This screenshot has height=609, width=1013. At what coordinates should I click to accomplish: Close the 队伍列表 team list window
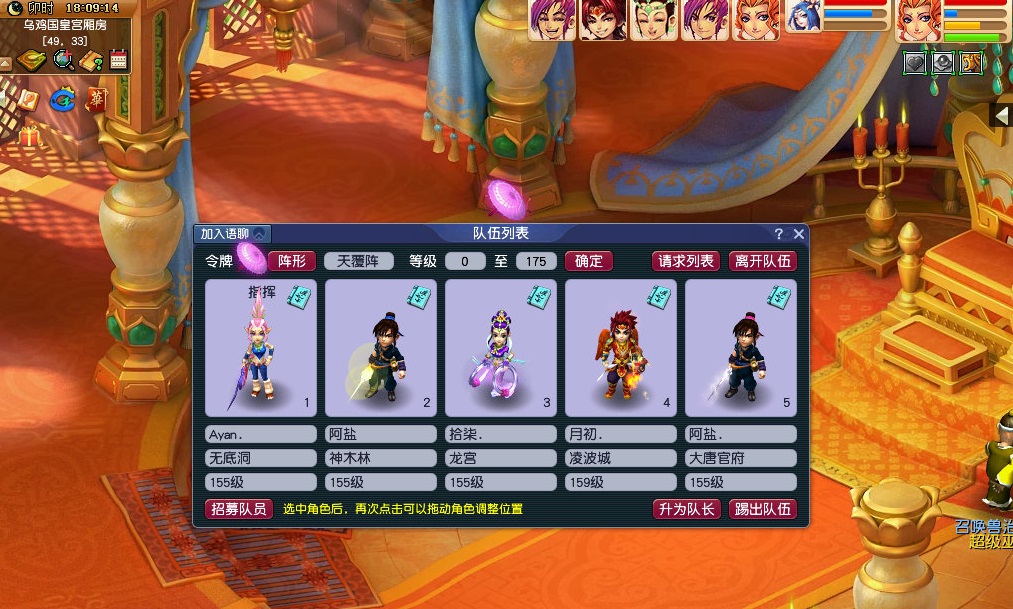click(798, 234)
